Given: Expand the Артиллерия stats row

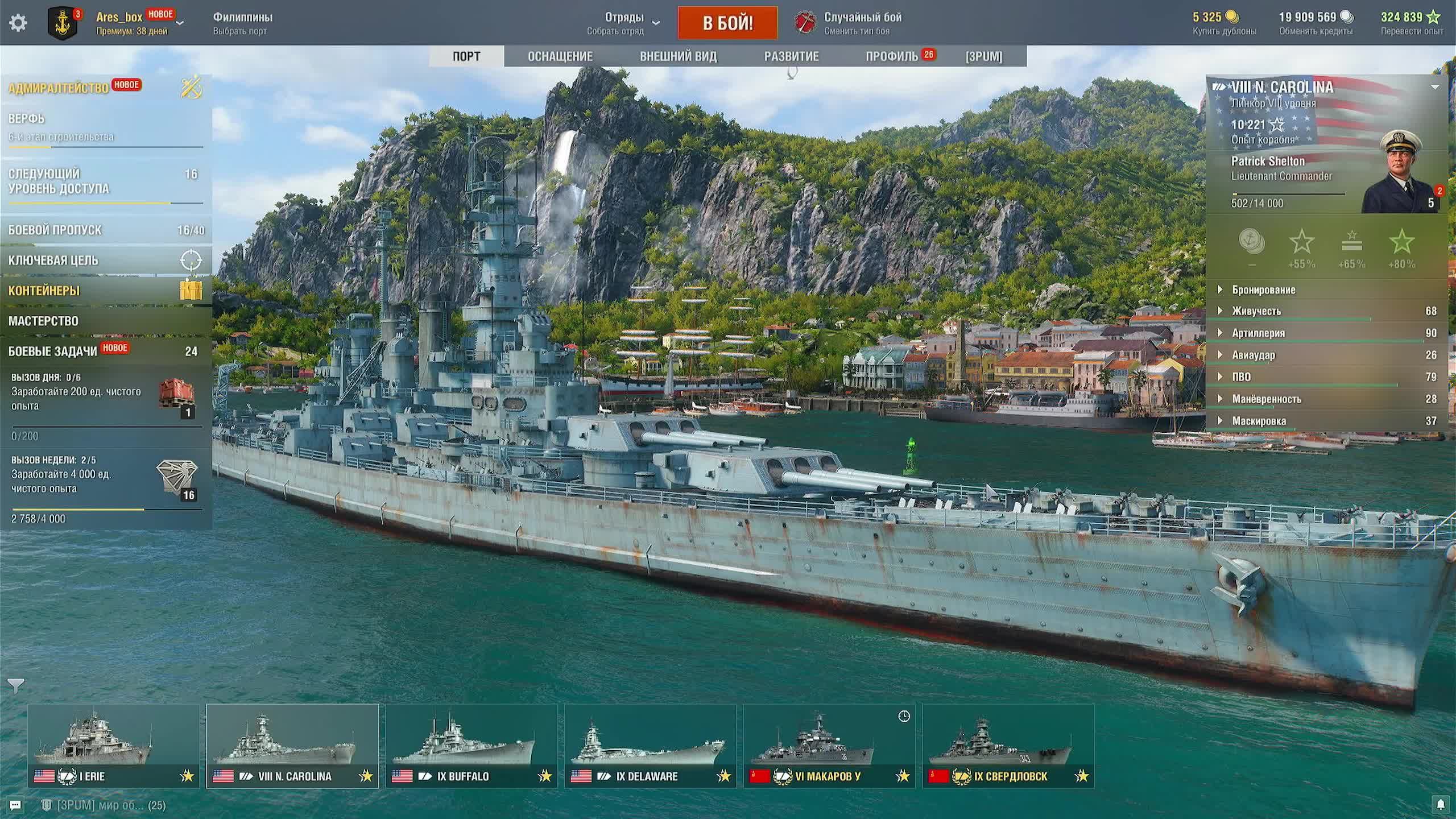Looking at the screenshot, I should click(1258, 333).
